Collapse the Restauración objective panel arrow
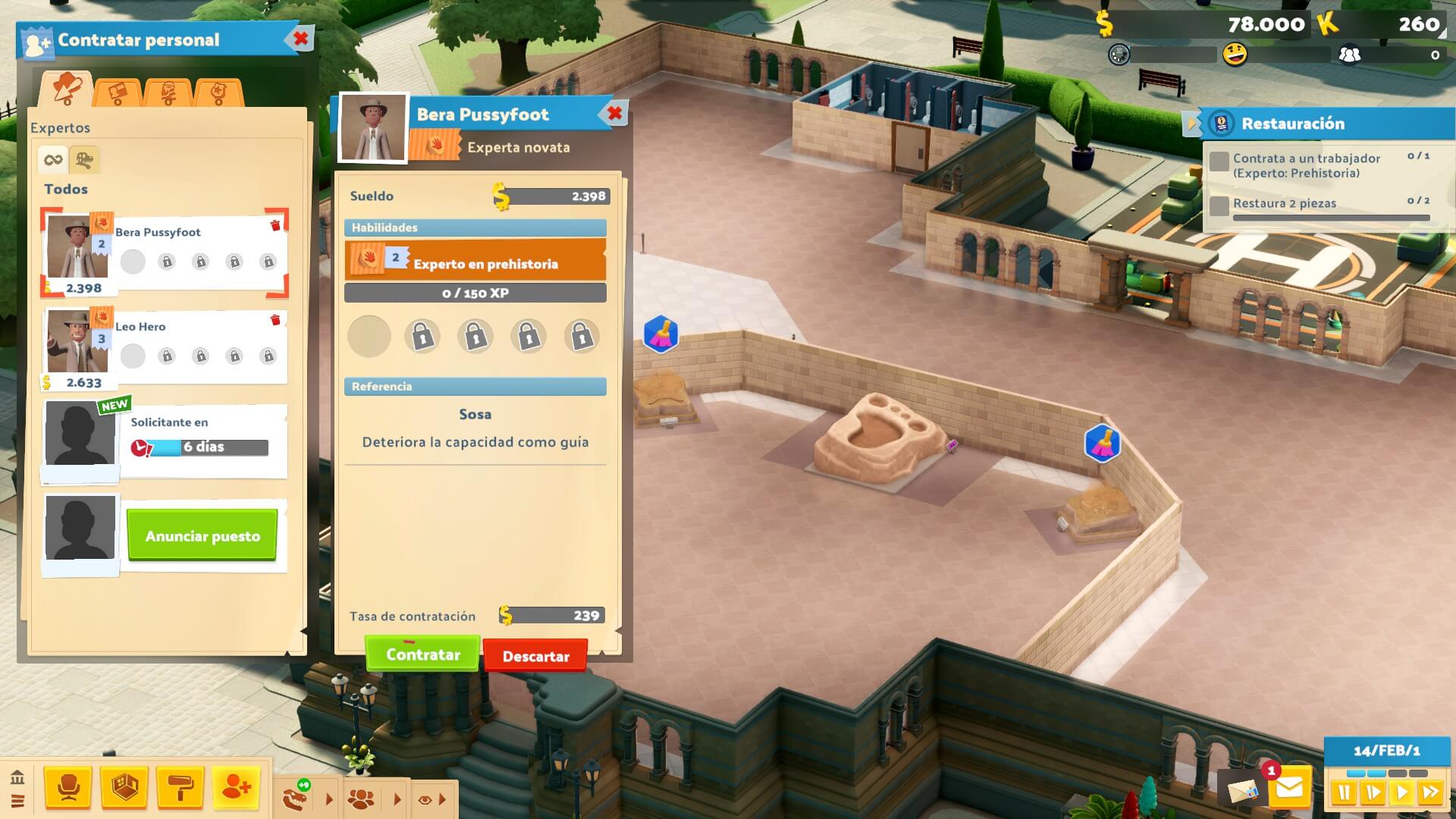 coord(1191,124)
